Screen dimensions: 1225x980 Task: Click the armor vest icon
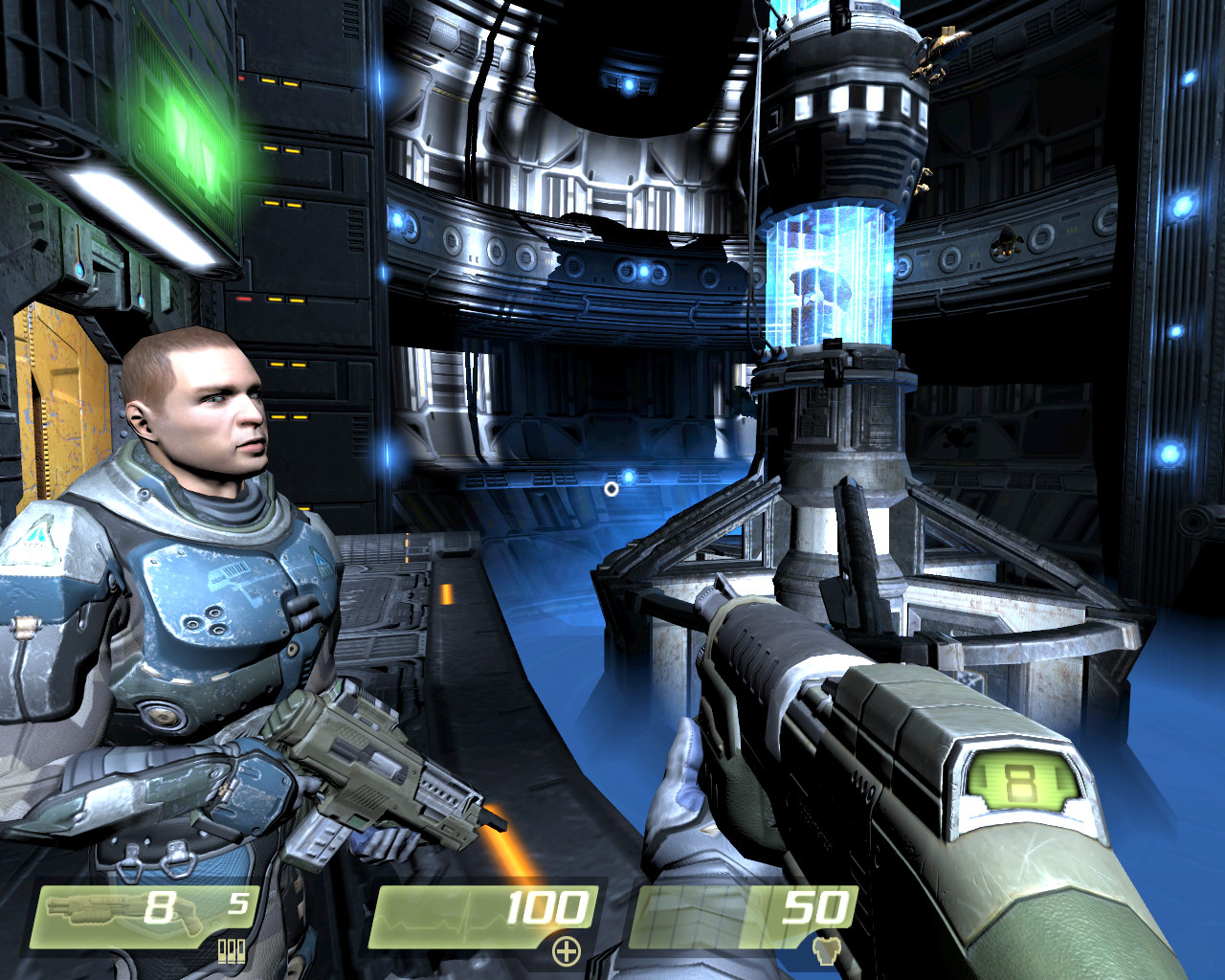click(822, 949)
